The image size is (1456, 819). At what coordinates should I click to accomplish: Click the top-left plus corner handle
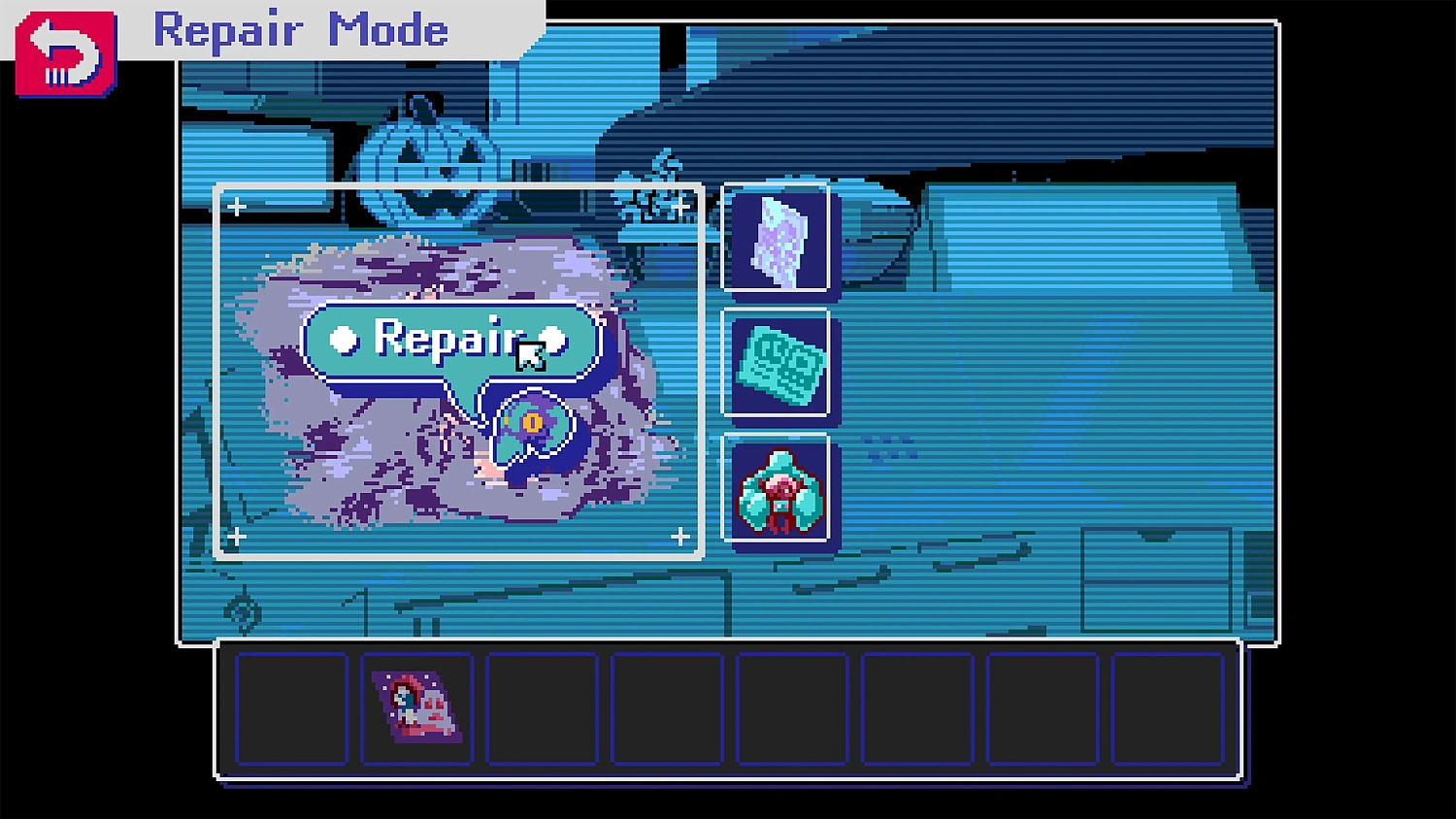click(x=236, y=206)
